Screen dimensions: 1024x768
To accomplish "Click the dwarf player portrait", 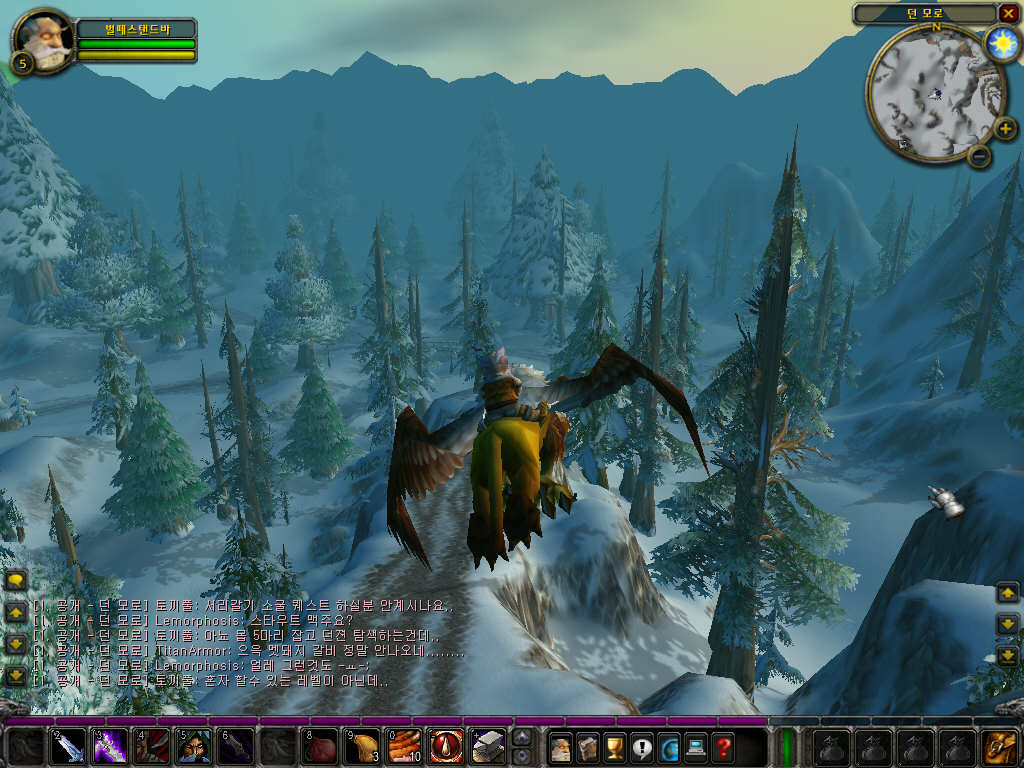I will pyautogui.click(x=43, y=39).
